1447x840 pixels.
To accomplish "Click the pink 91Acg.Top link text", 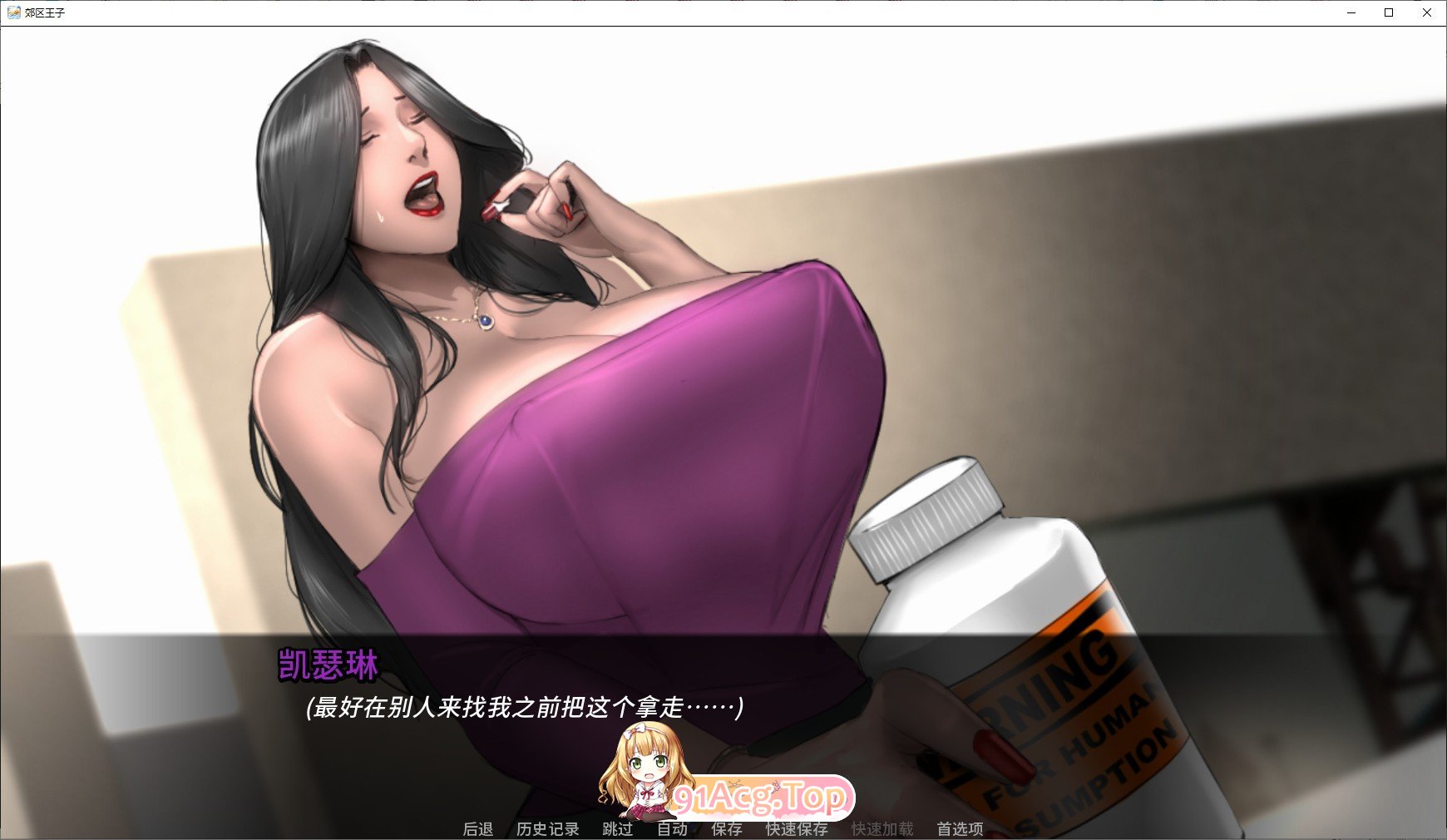I will [763, 798].
